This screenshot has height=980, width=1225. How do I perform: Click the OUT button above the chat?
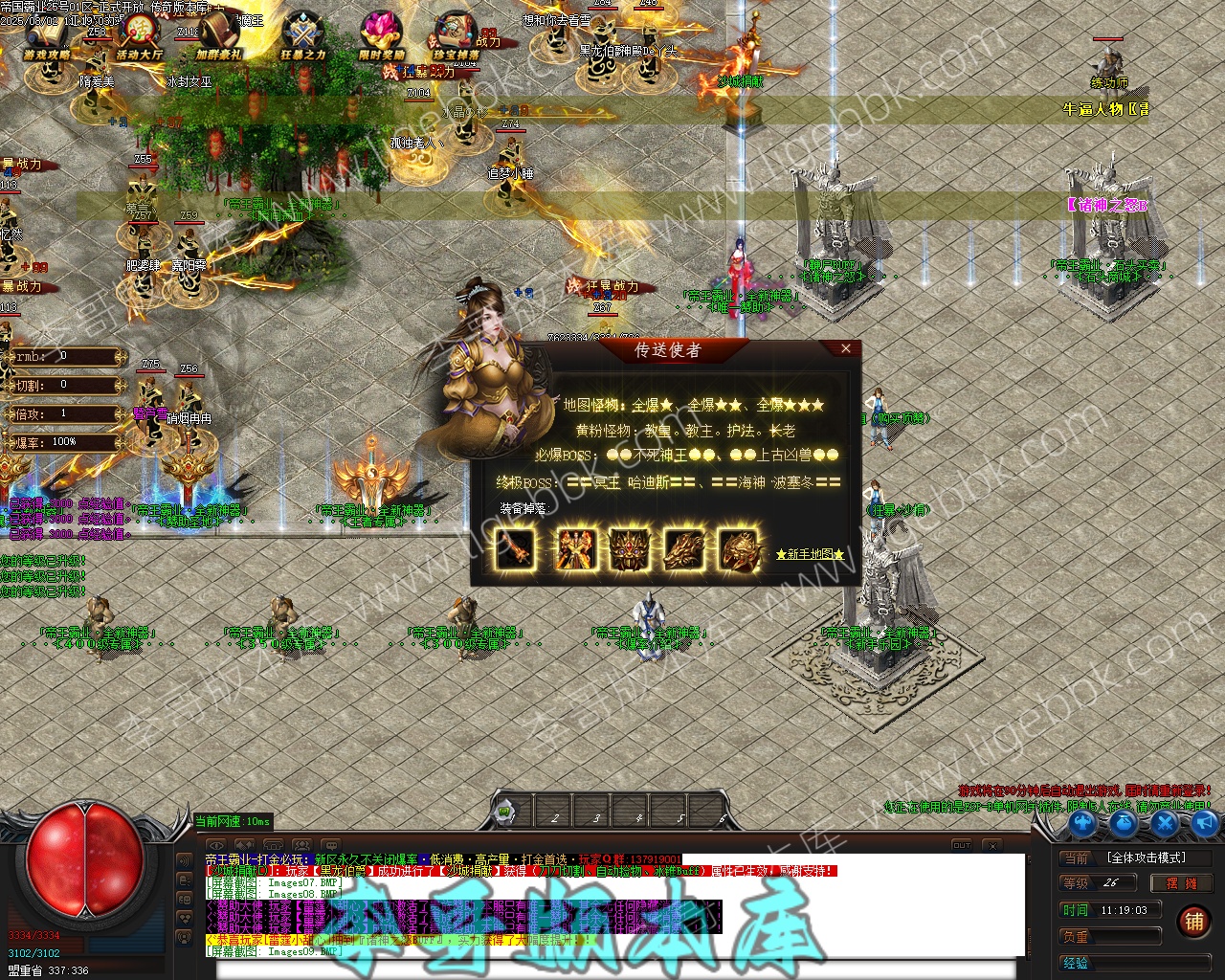click(962, 845)
